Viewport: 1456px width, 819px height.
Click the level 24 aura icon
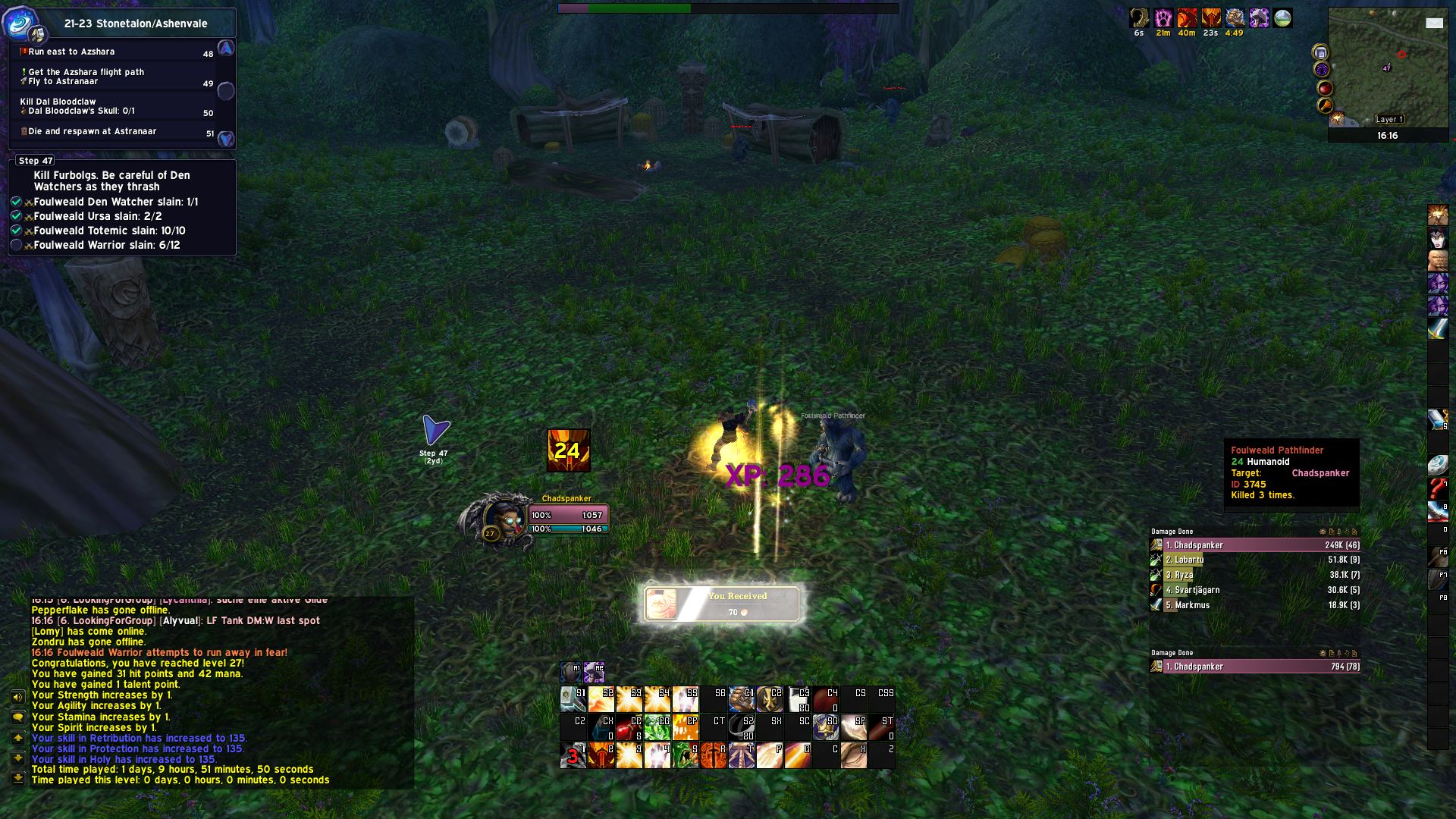tap(568, 450)
